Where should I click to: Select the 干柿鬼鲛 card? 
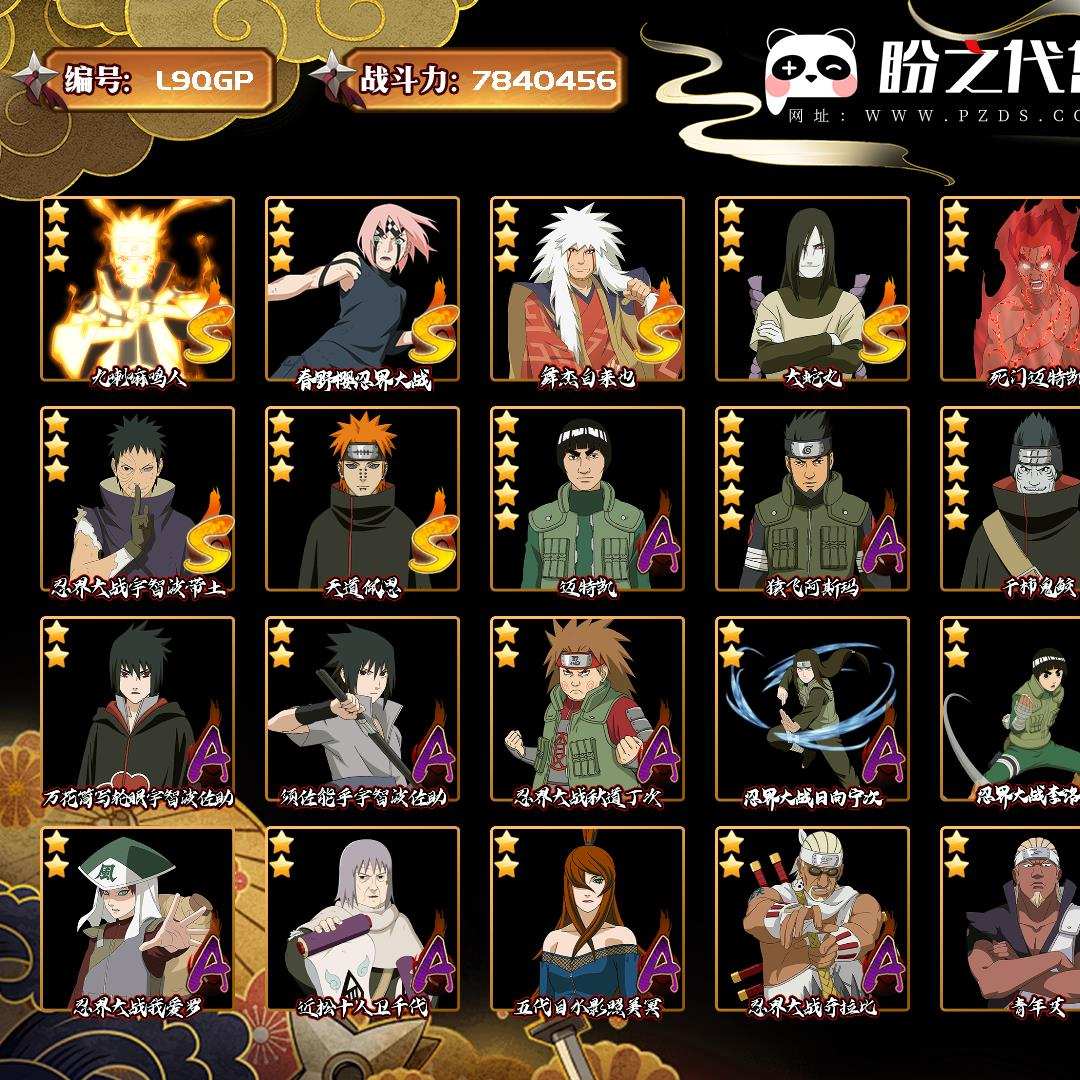pyautogui.click(x=1012, y=498)
